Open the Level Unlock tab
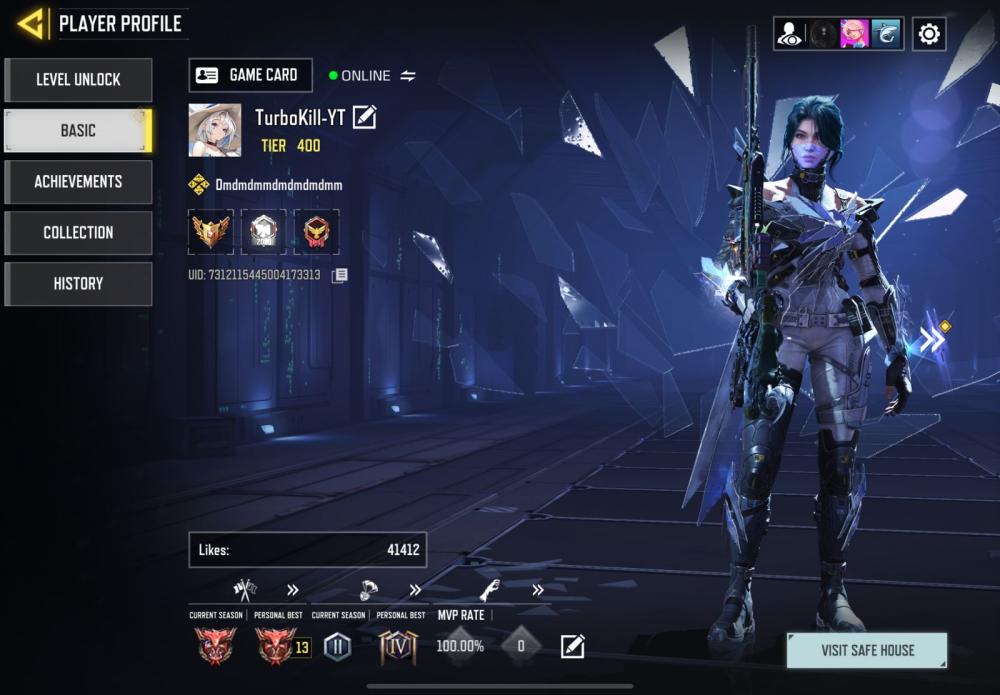1000x695 pixels. tap(78, 80)
